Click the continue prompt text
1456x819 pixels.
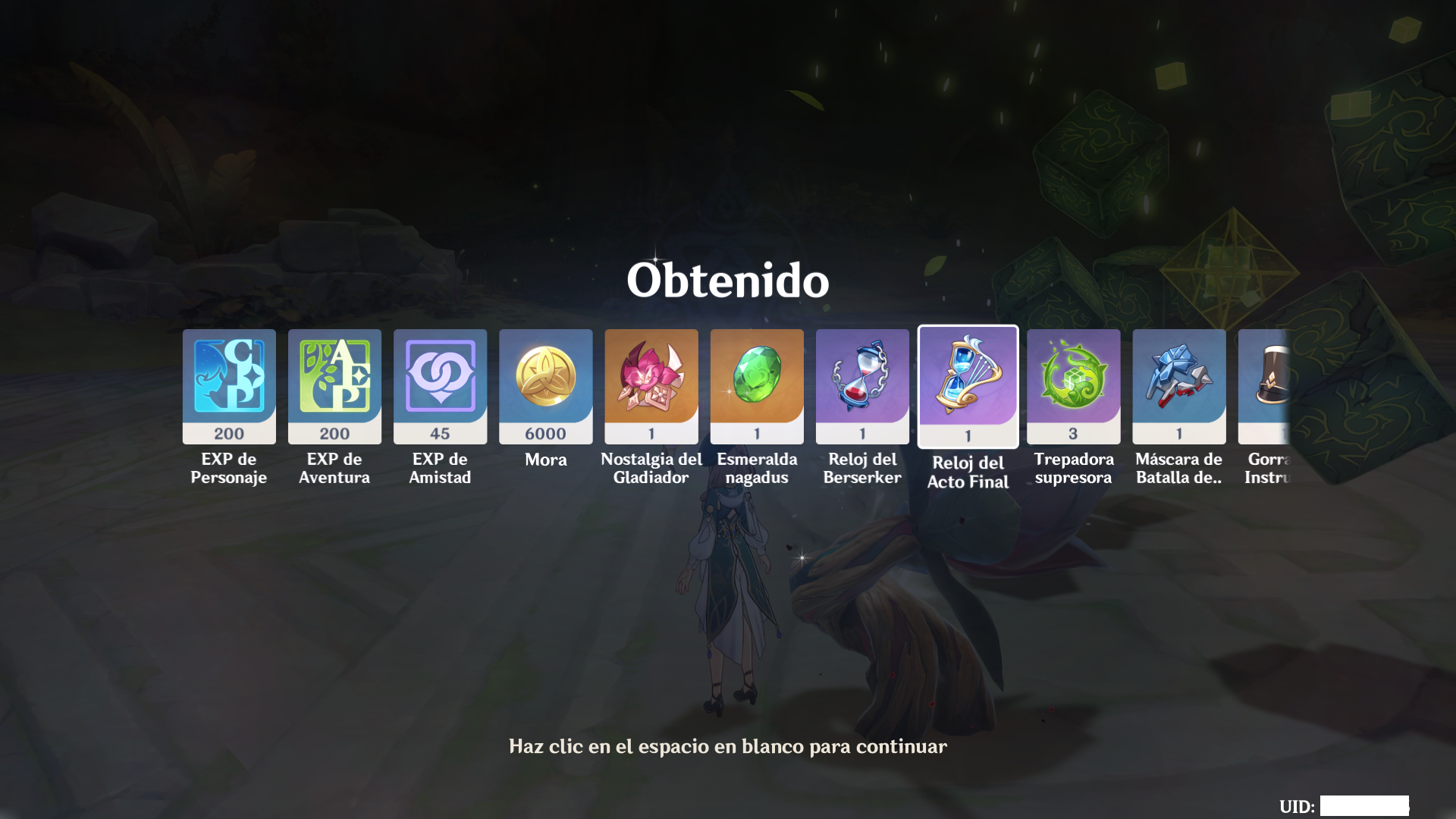click(x=726, y=746)
